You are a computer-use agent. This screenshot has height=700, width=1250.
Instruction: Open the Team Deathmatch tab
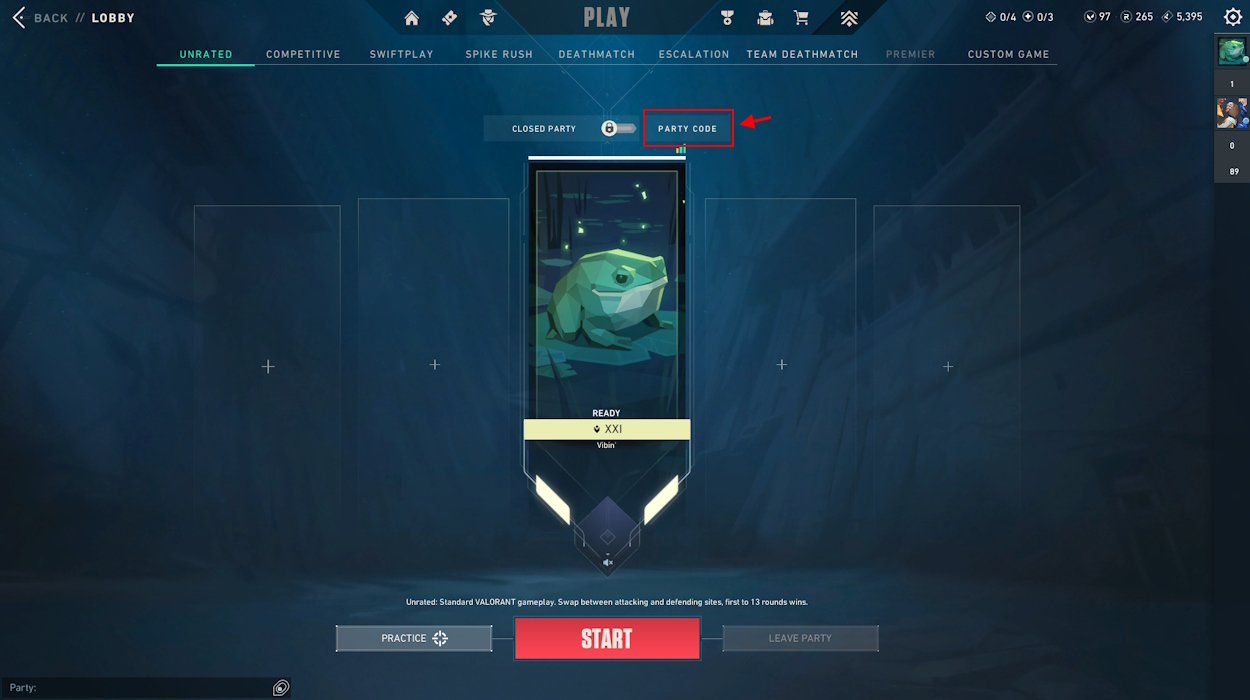click(802, 54)
